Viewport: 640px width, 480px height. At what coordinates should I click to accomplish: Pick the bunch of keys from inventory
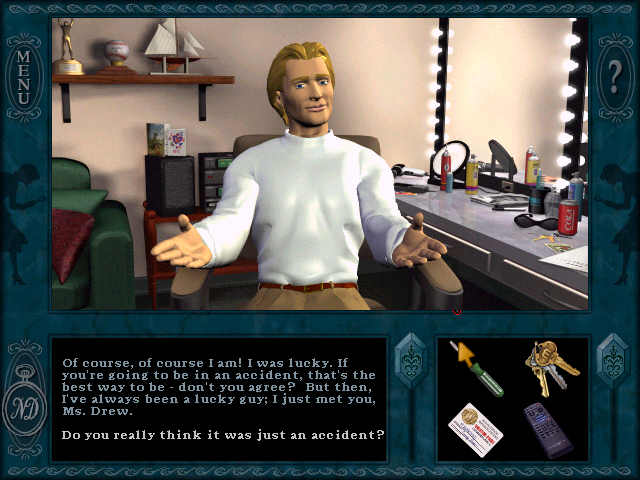(549, 366)
